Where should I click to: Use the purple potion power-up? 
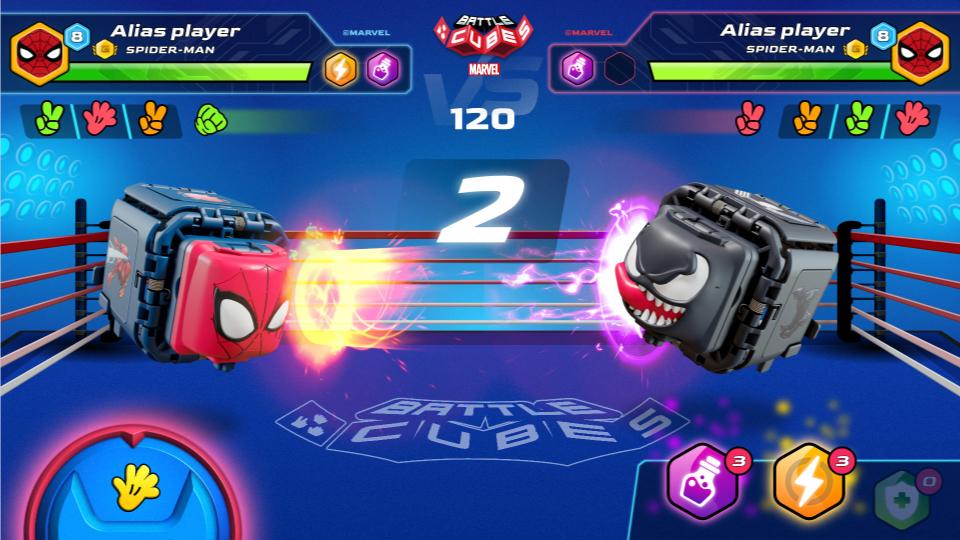tap(702, 483)
